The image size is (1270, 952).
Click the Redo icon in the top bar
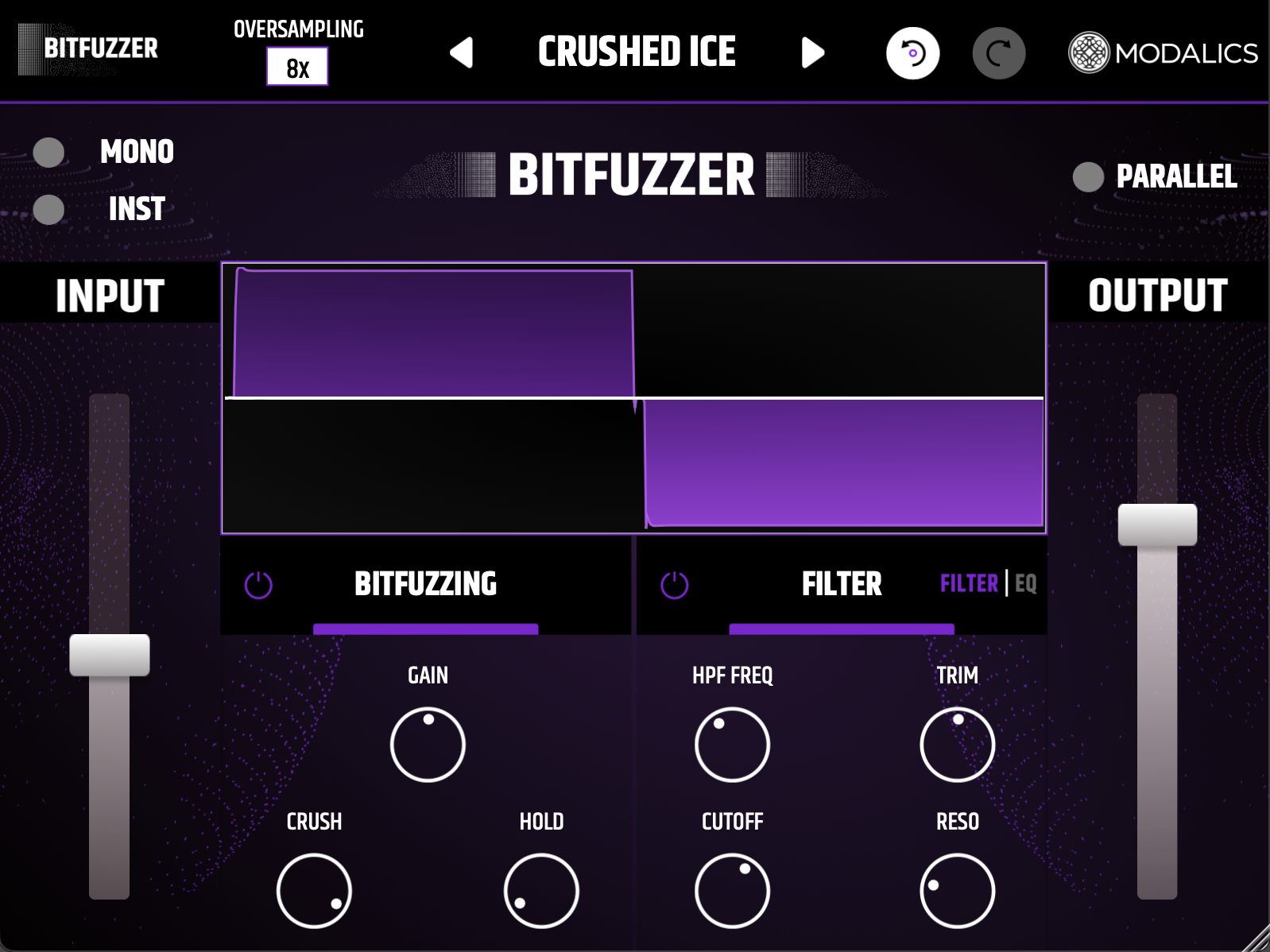click(1000, 52)
